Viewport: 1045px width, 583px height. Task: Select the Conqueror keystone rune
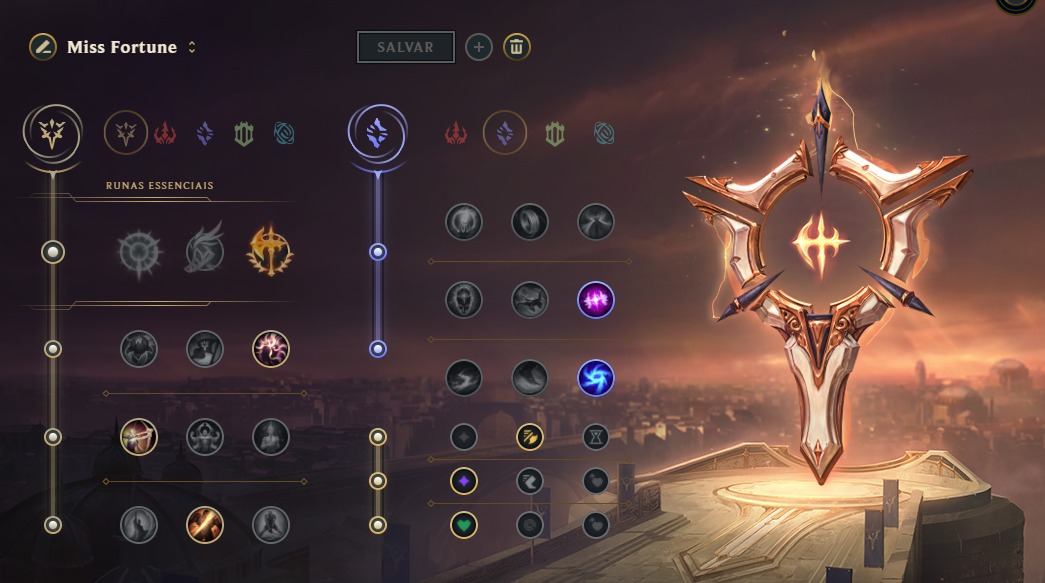coord(270,252)
